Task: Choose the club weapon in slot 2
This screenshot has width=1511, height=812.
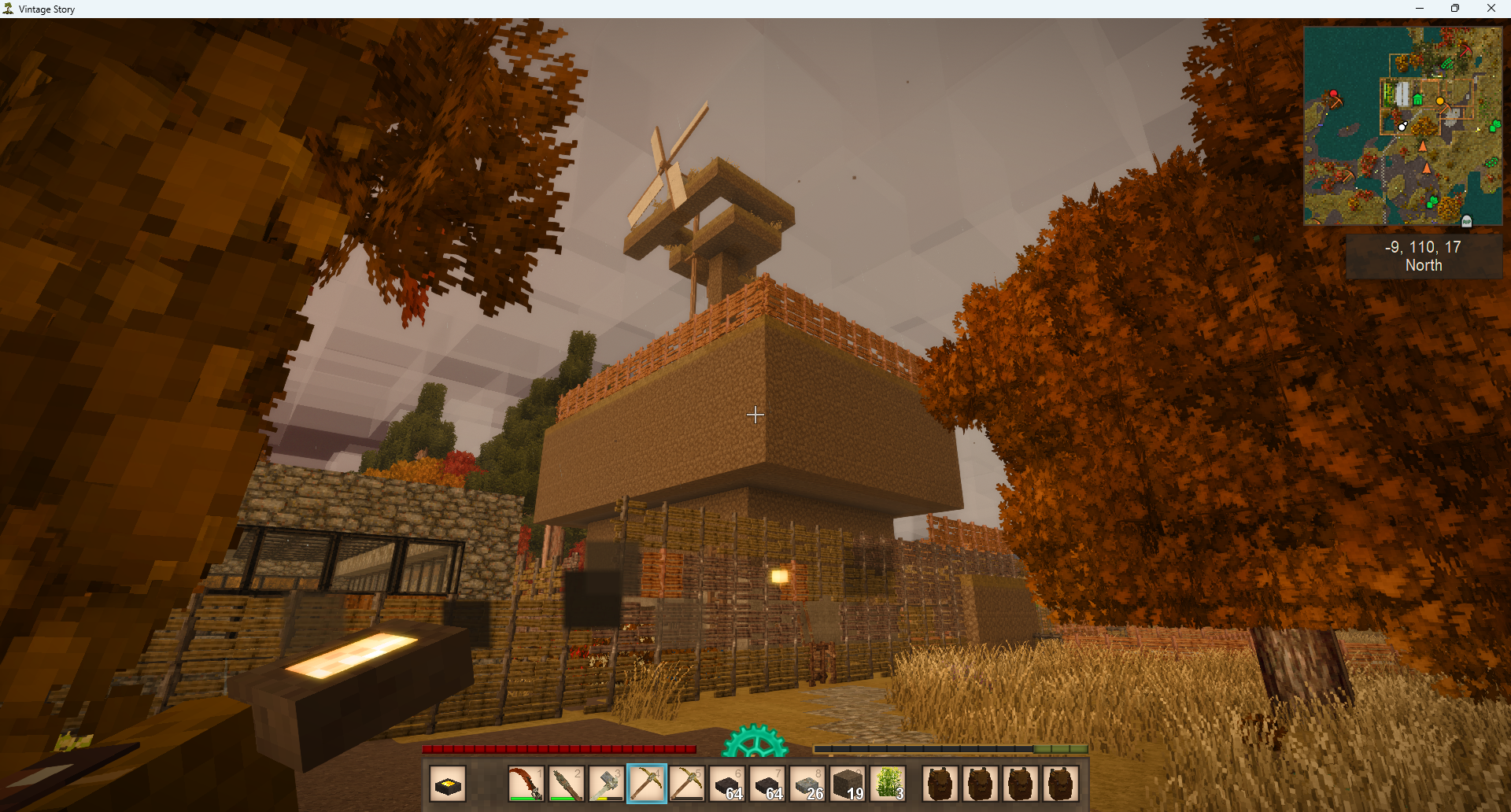Action: [566, 784]
